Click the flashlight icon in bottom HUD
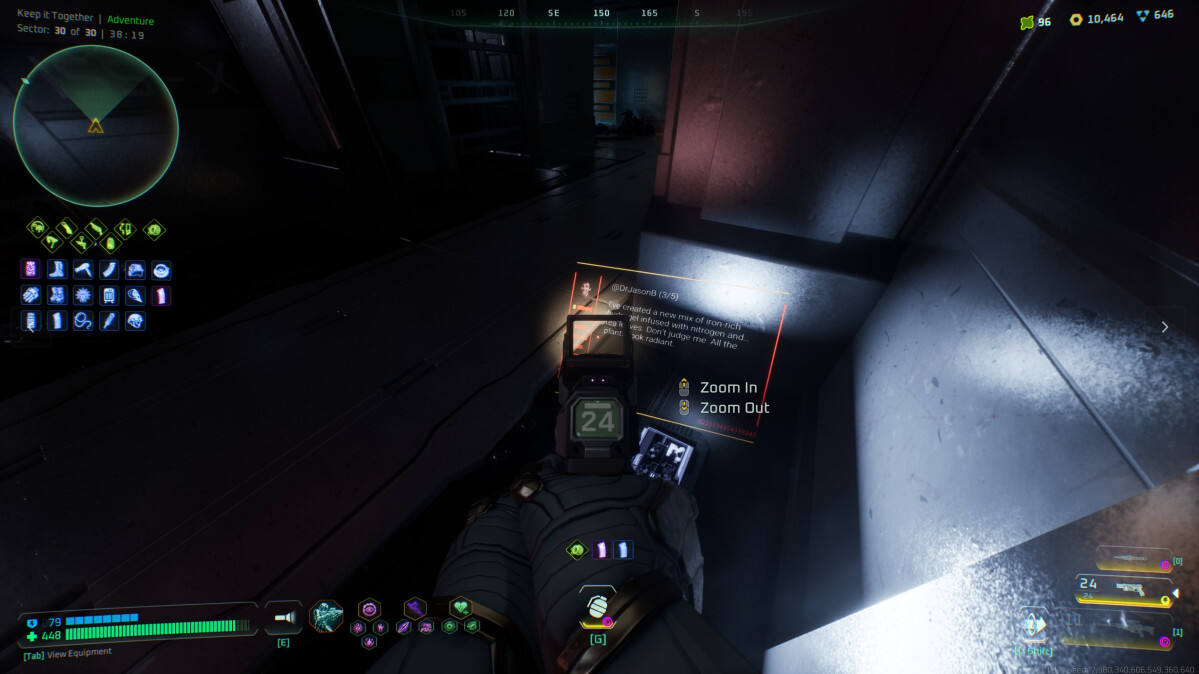The height and width of the screenshot is (674, 1199). (283, 618)
